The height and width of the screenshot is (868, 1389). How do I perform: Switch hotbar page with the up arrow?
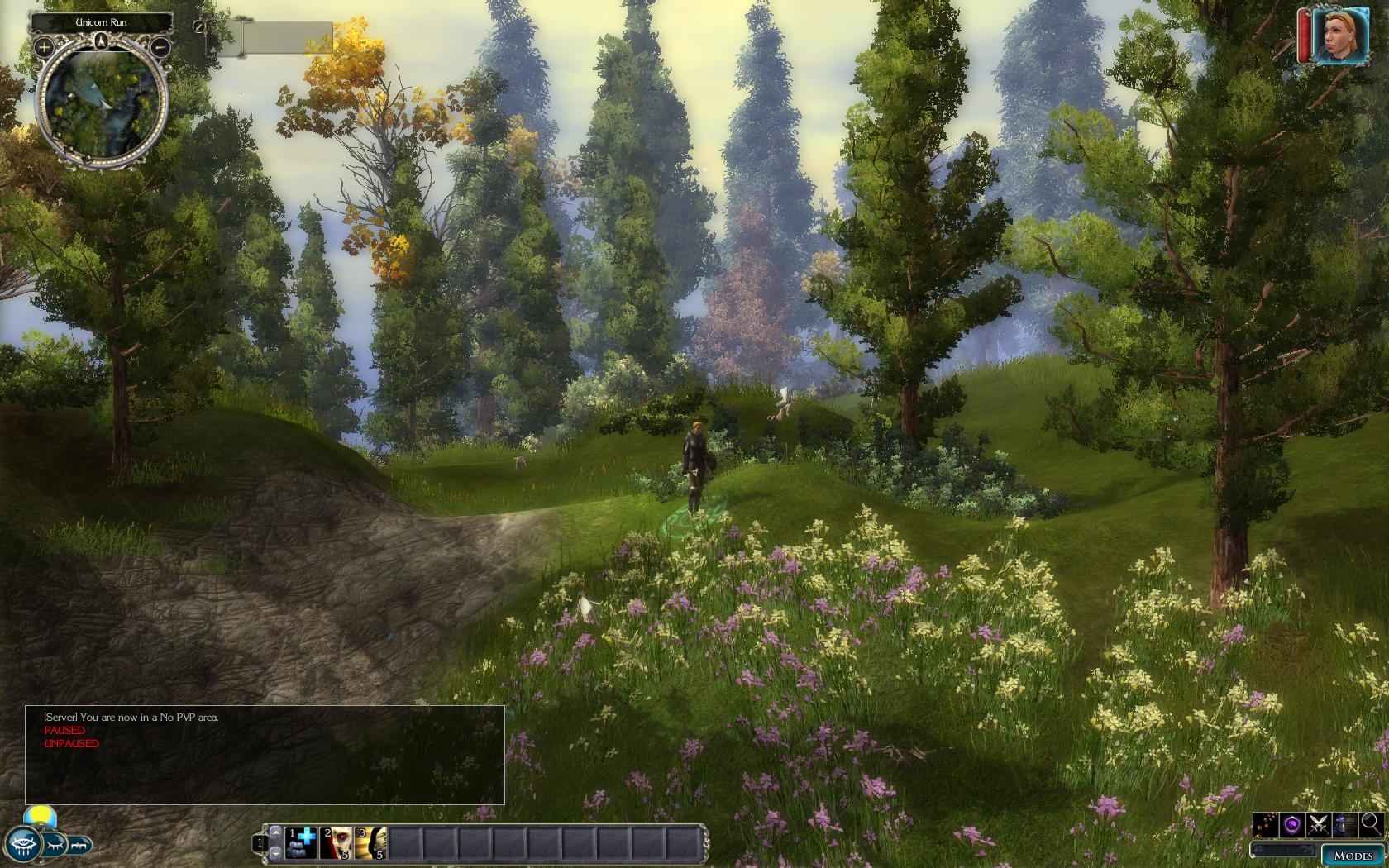(275, 832)
